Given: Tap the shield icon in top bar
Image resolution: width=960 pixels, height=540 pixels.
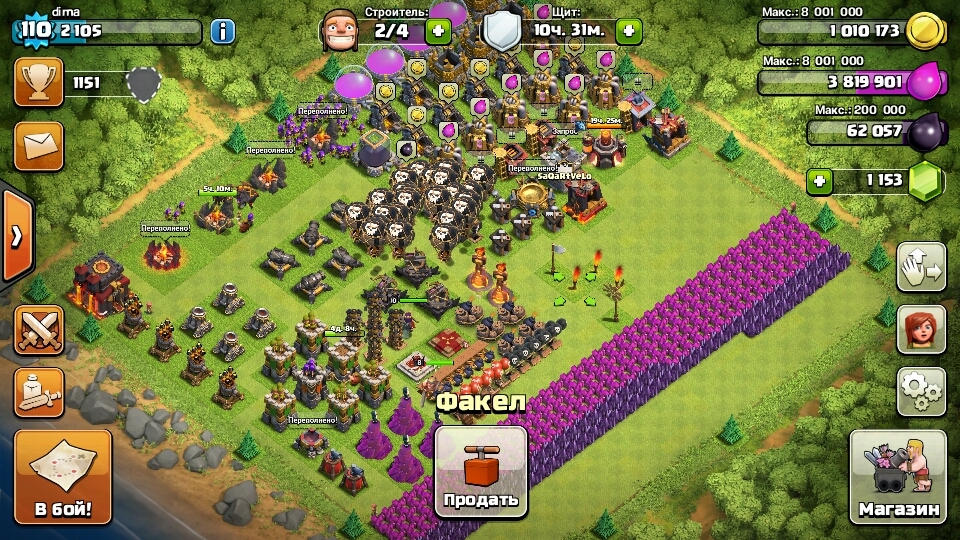Looking at the screenshot, I should point(501,31).
